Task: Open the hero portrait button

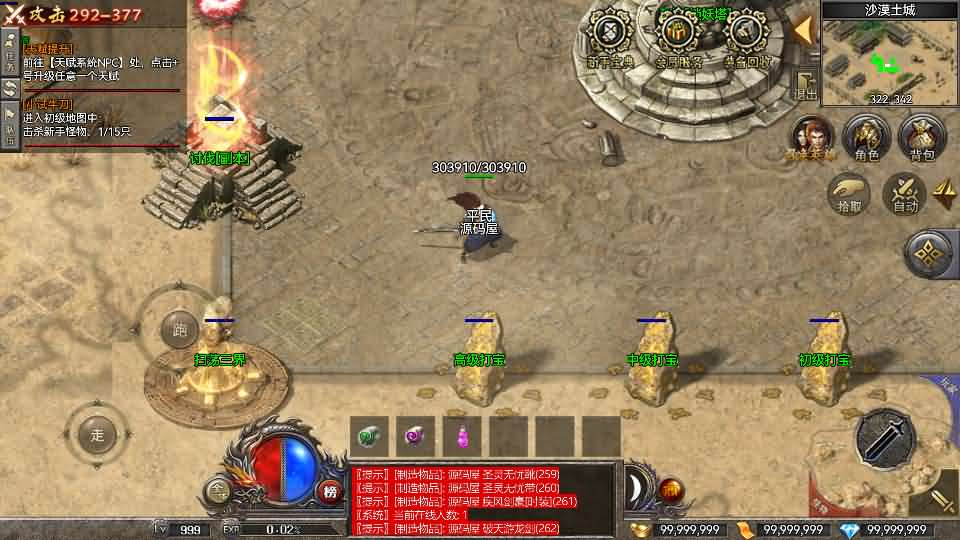Action: [x=812, y=136]
